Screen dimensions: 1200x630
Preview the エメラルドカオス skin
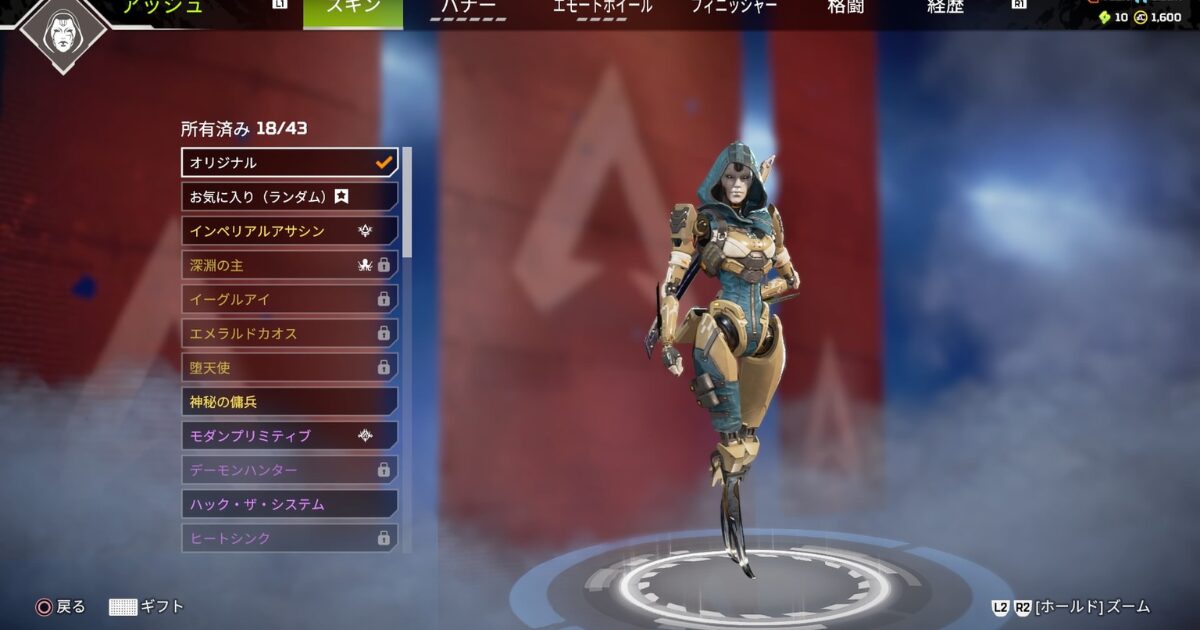click(x=289, y=333)
